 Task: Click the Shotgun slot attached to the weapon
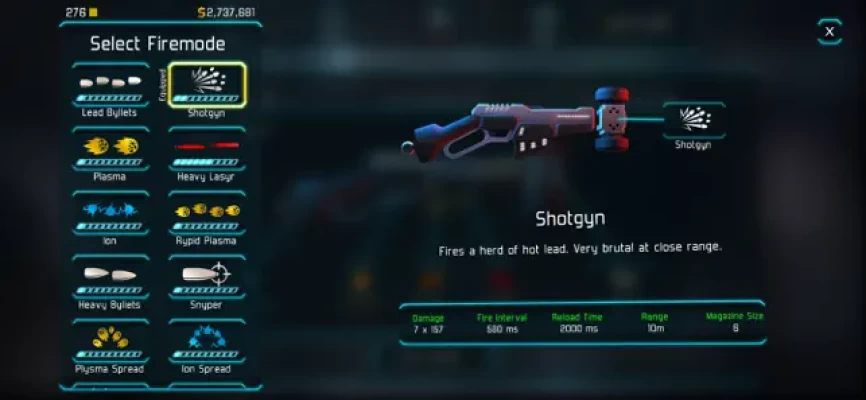tap(693, 123)
